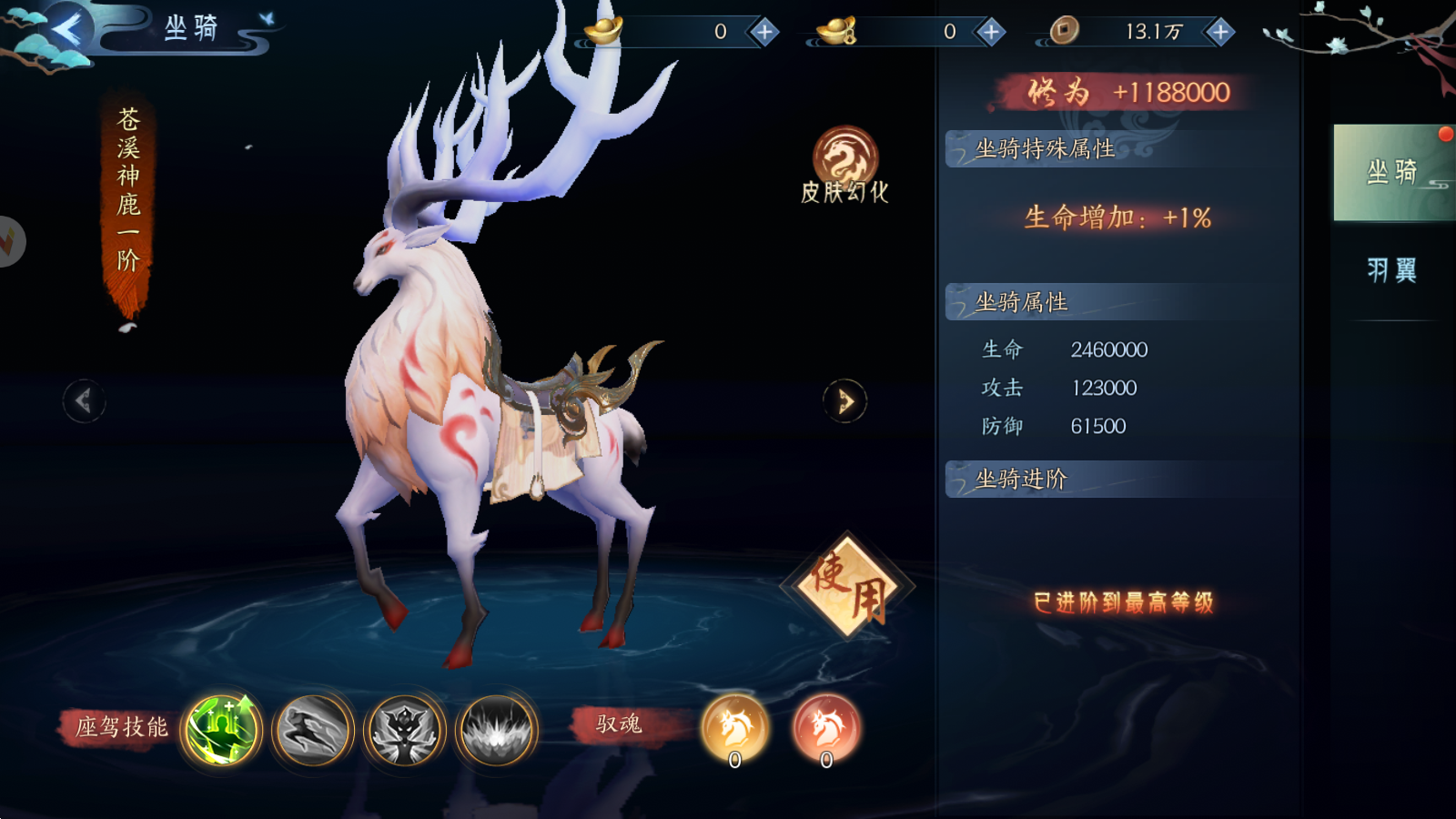Choose the golden horse soul item
Screen dimensions: 1456x819
[x=735, y=729]
